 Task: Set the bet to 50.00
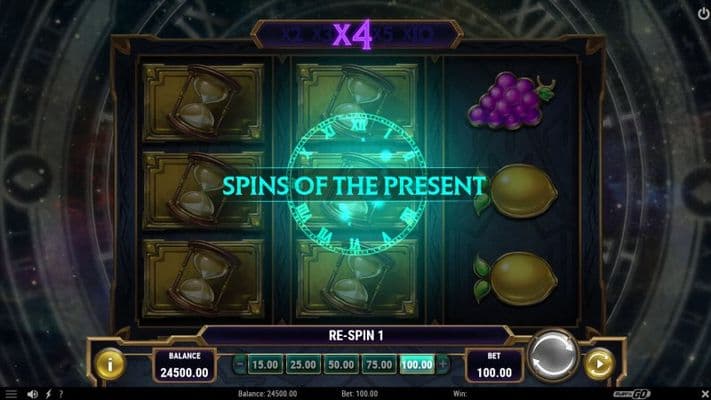pos(339,365)
